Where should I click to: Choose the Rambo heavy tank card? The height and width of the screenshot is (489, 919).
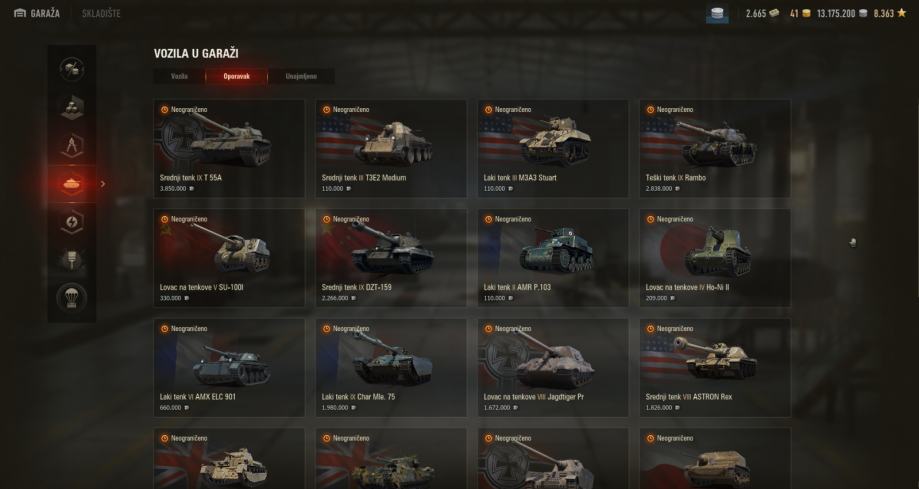(715, 147)
